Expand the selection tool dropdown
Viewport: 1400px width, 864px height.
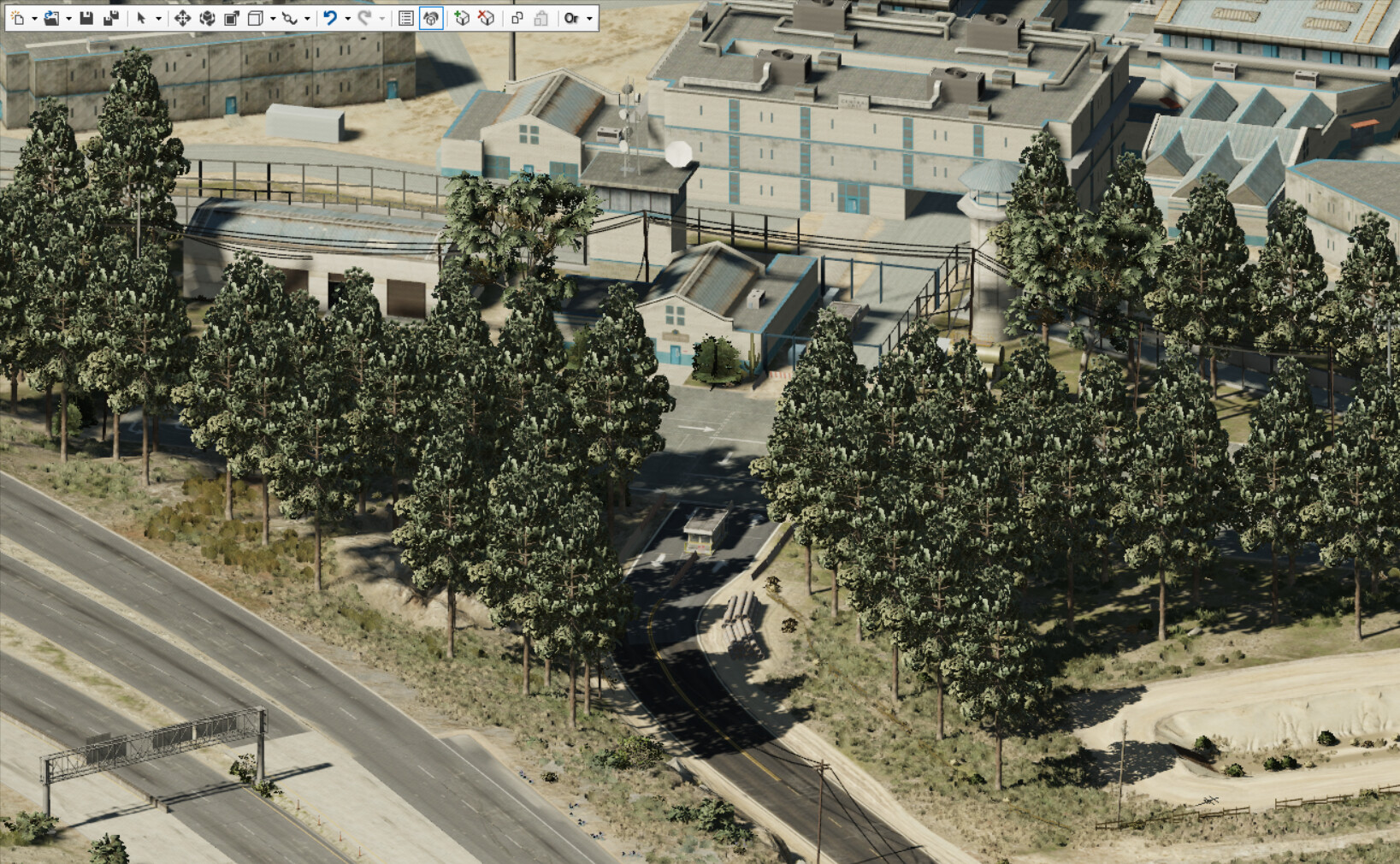pos(160,17)
